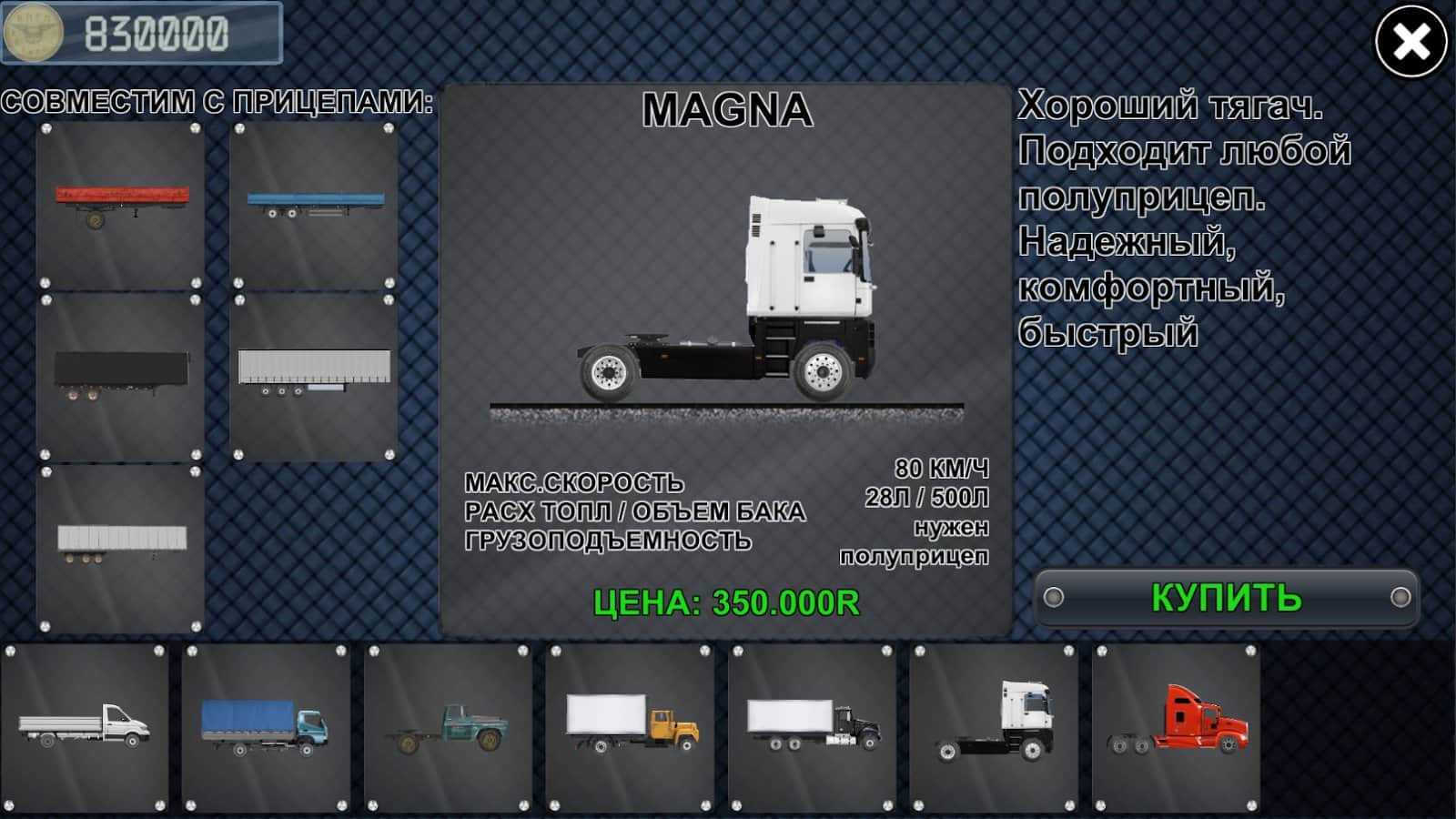Viewport: 1456px width, 819px height.
Task: View the blue flatbed trailer
Action: tap(314, 206)
